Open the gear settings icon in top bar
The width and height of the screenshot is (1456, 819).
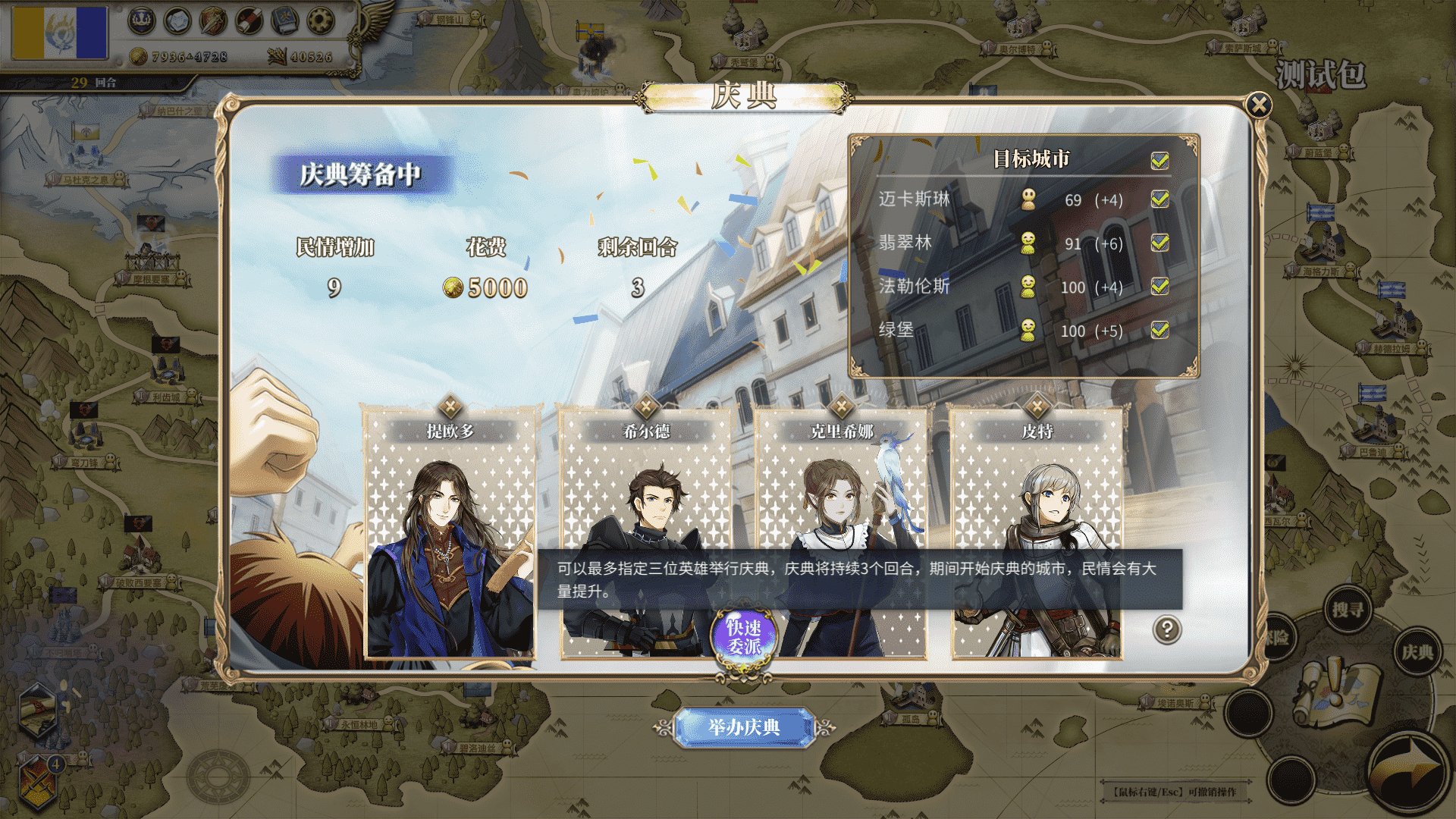[x=321, y=21]
